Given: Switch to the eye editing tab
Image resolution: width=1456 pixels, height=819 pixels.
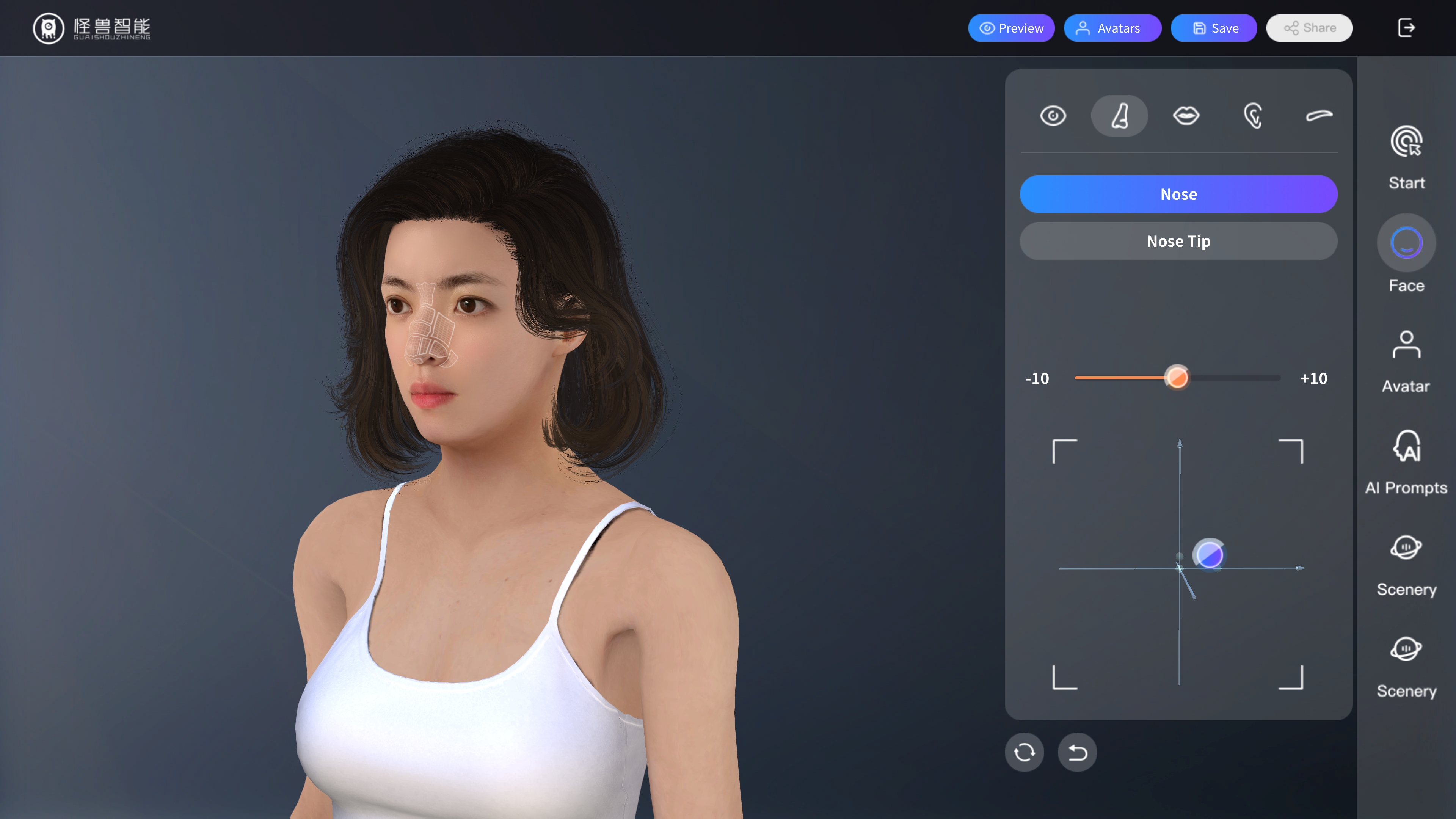Looking at the screenshot, I should click(x=1053, y=116).
